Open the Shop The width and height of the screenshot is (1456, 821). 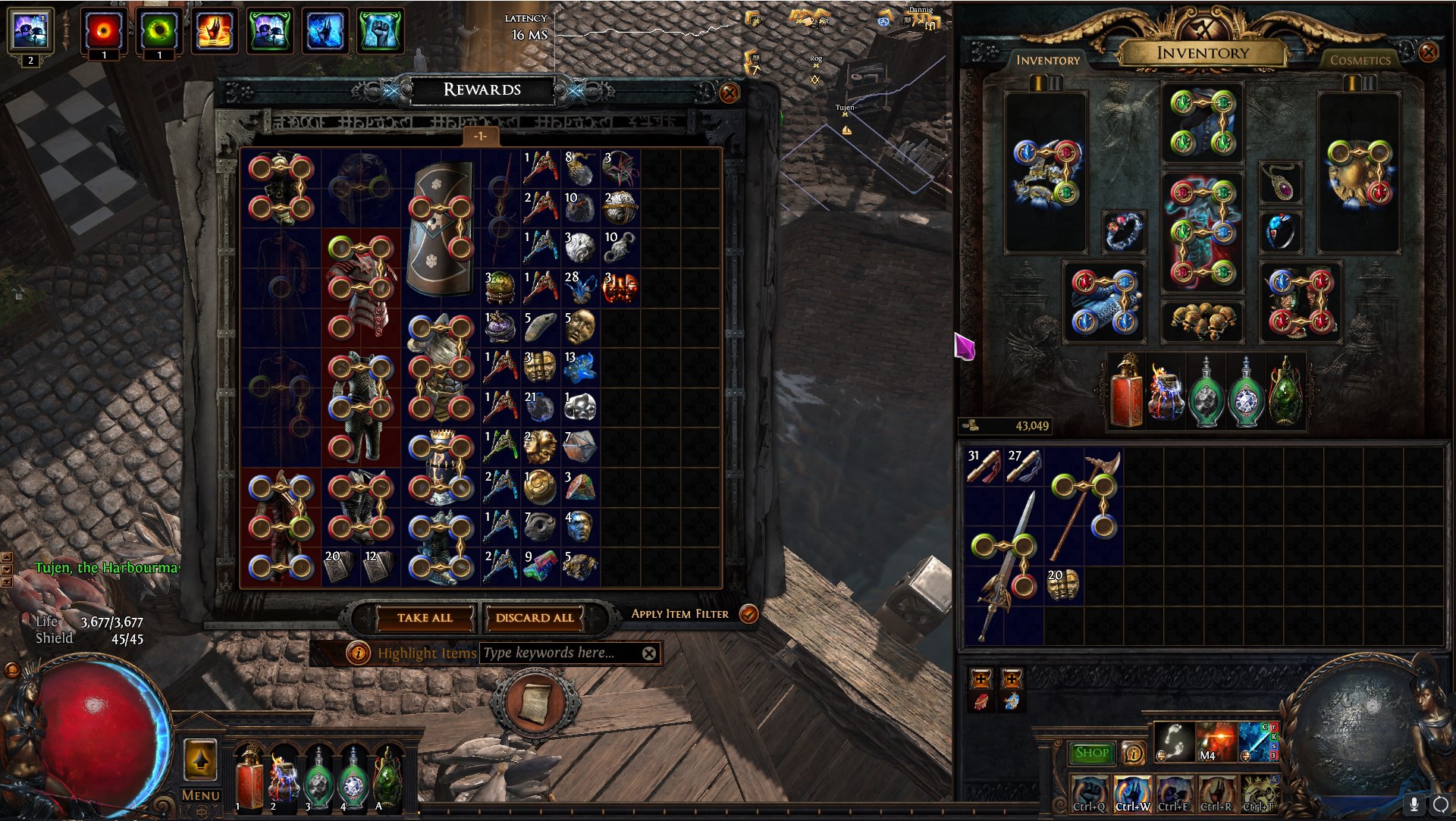pos(1091,753)
